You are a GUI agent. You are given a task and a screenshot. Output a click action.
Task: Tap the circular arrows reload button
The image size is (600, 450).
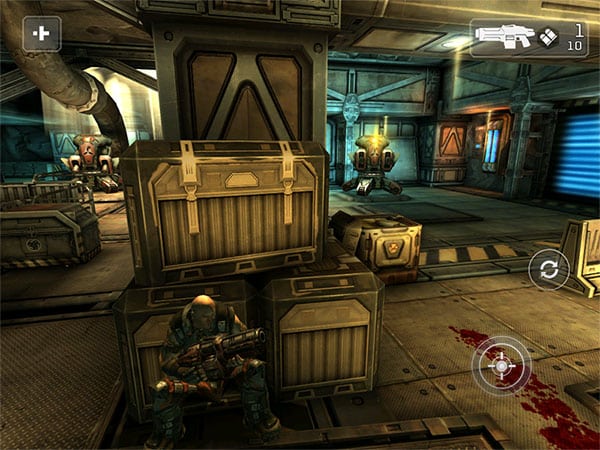pyautogui.click(x=549, y=269)
